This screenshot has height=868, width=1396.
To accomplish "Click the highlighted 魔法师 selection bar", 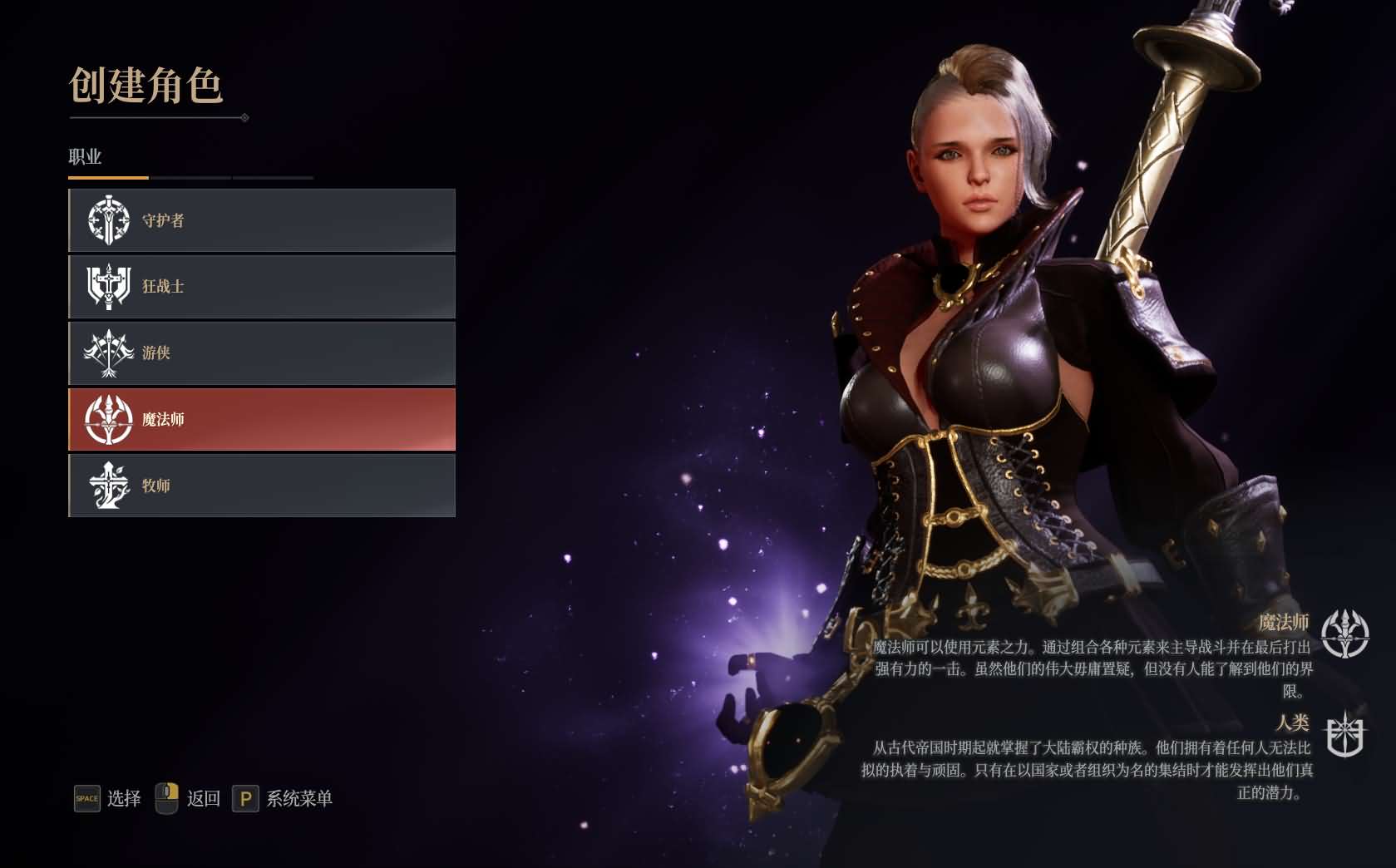I will click(262, 420).
